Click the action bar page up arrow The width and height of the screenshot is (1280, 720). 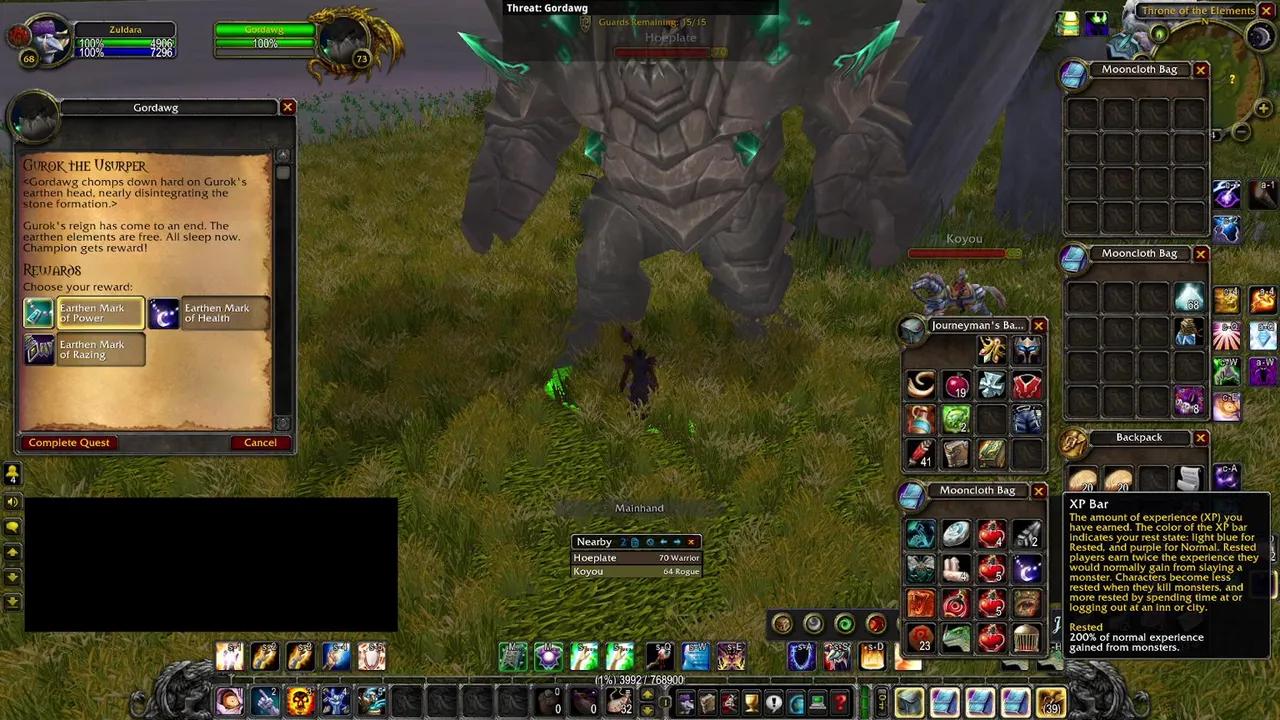(x=648, y=695)
